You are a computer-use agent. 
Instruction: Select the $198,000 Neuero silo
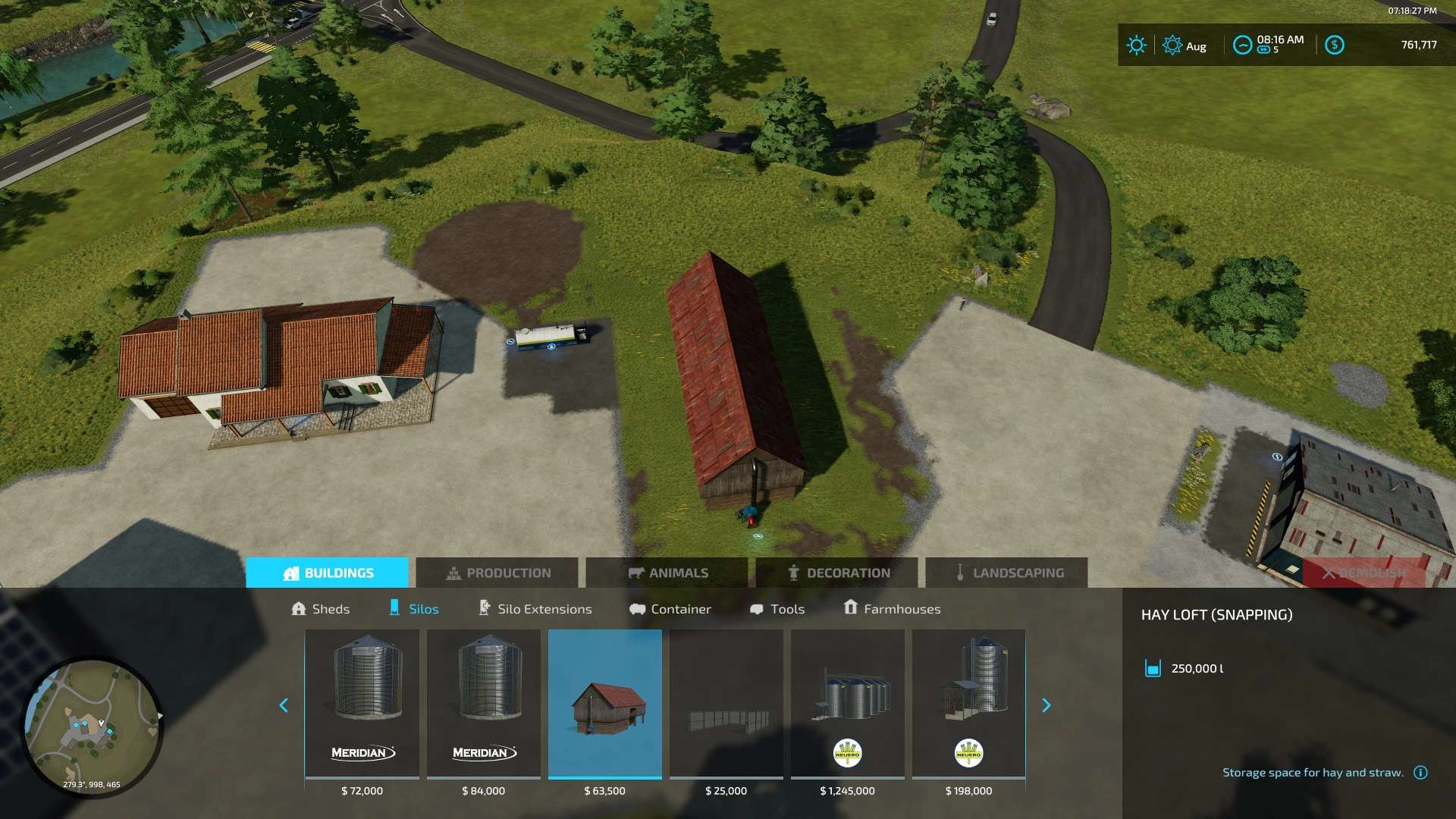[x=969, y=704]
